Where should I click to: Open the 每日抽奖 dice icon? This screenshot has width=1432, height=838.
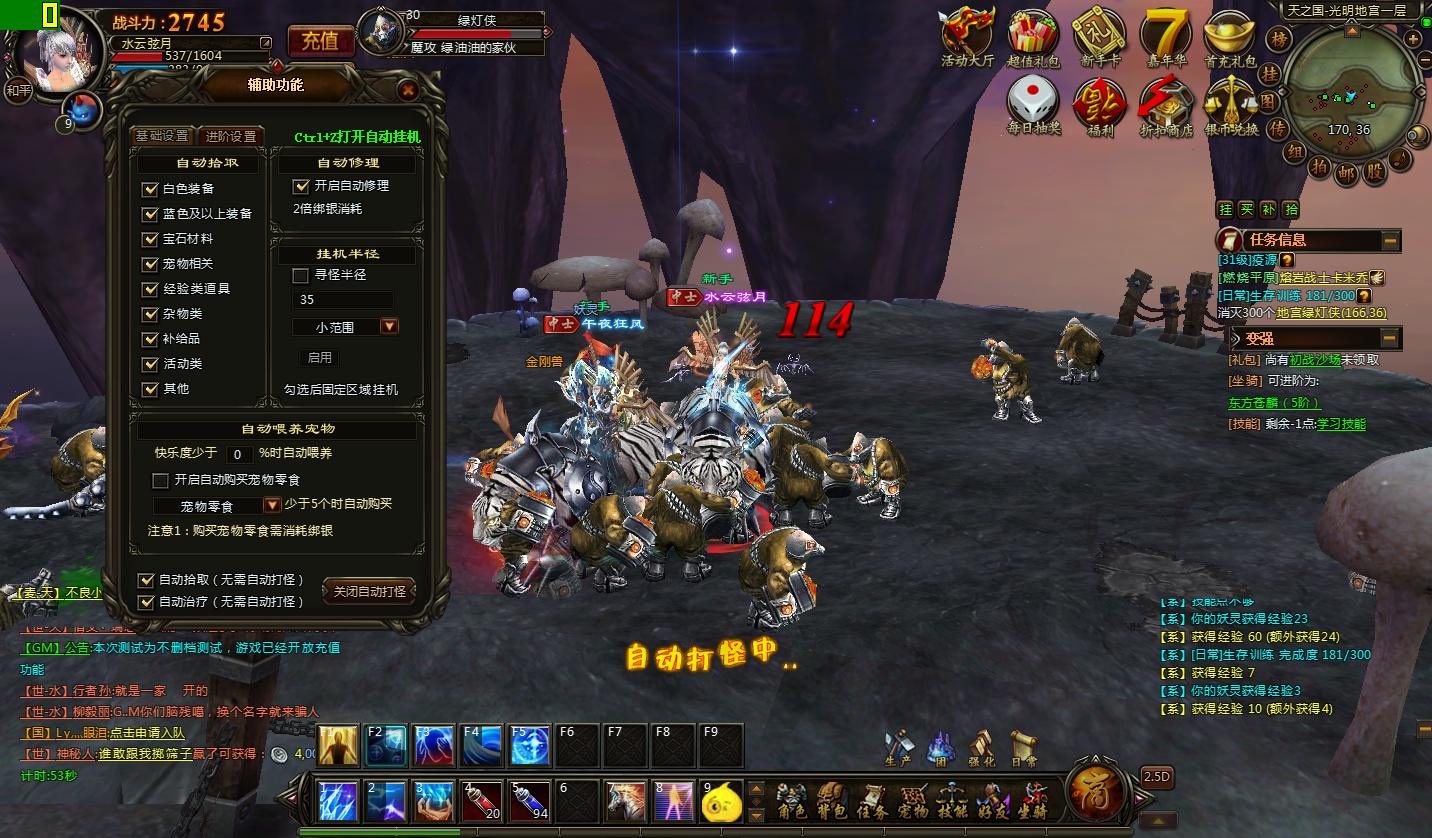coord(1033,104)
